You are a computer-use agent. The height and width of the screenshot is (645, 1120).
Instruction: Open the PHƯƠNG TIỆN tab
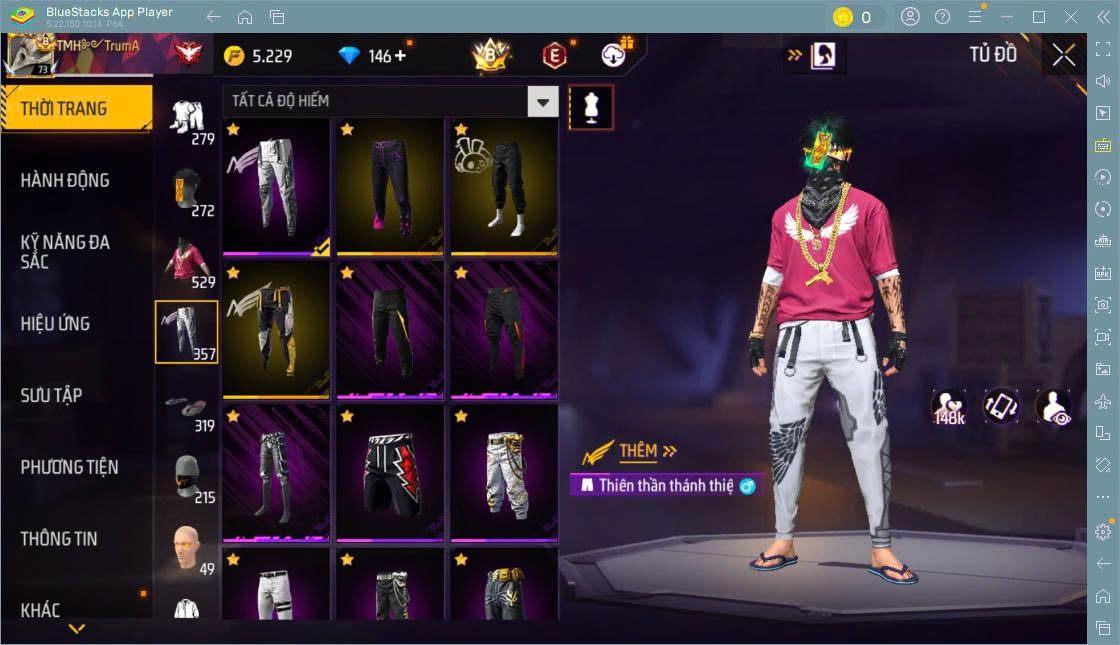[70, 467]
